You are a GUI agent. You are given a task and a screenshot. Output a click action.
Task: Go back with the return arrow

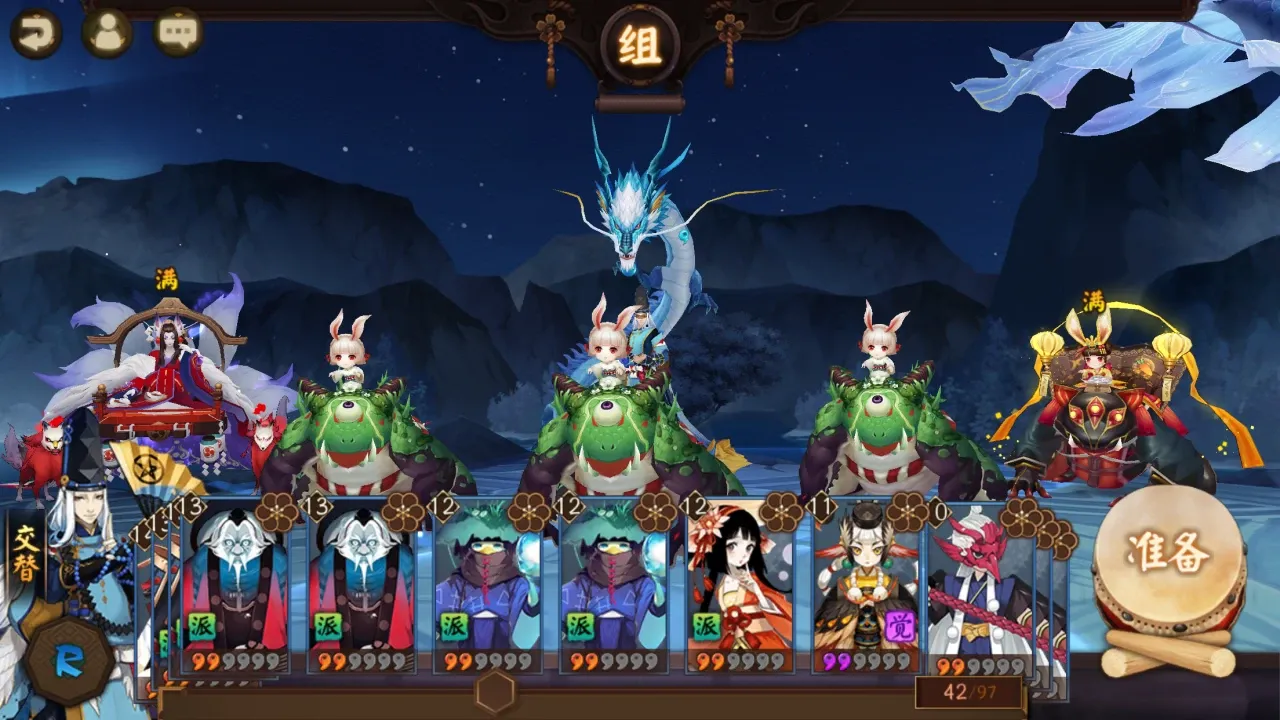pyautogui.click(x=35, y=33)
